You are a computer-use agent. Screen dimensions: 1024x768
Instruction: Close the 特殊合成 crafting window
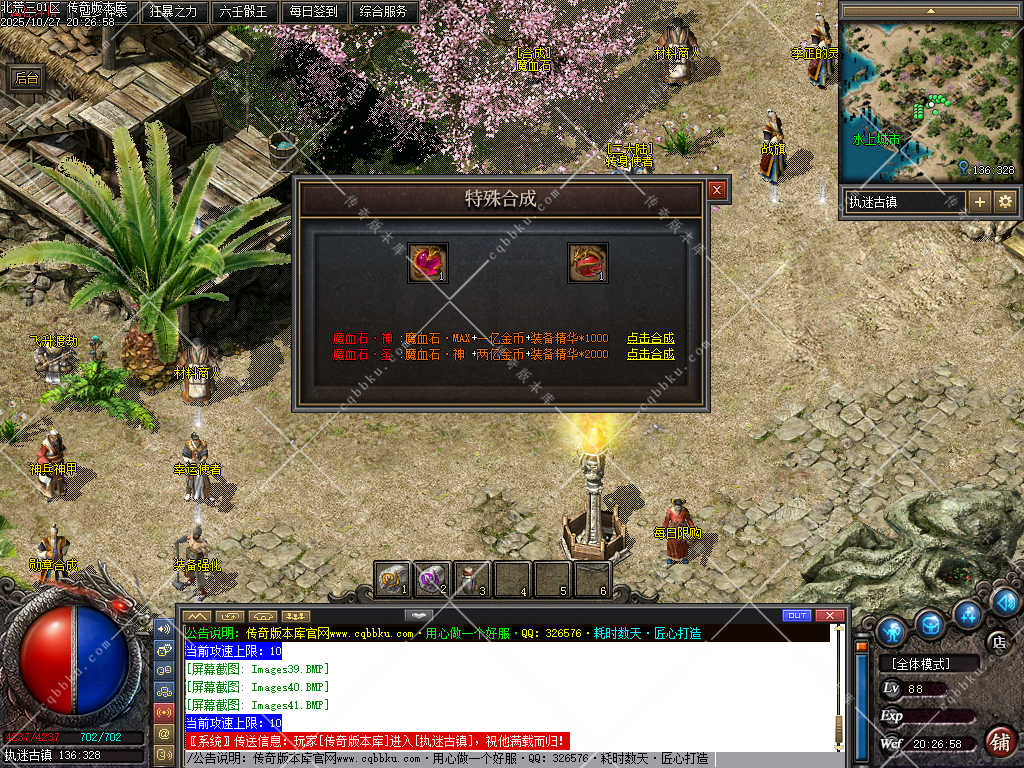pos(717,190)
